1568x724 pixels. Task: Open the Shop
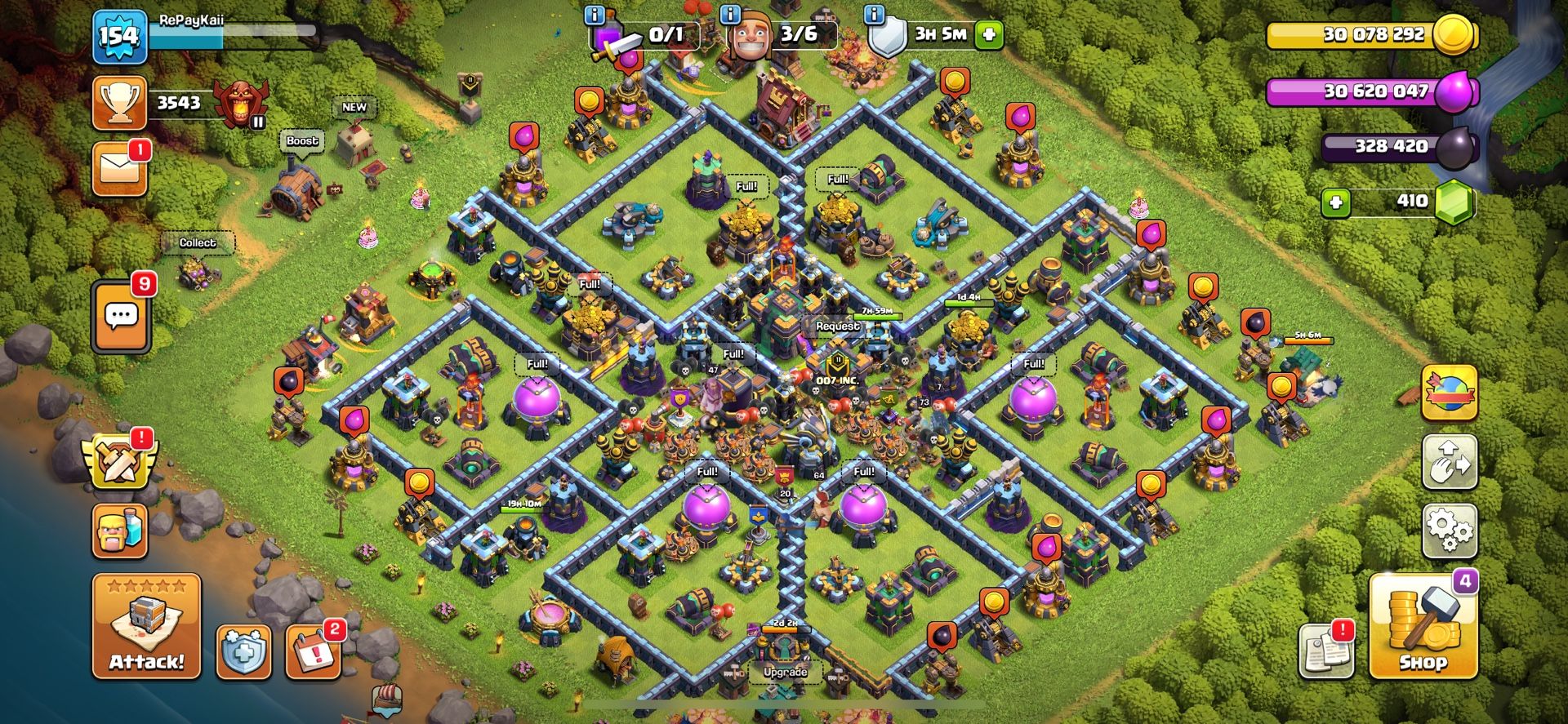(x=1422, y=627)
